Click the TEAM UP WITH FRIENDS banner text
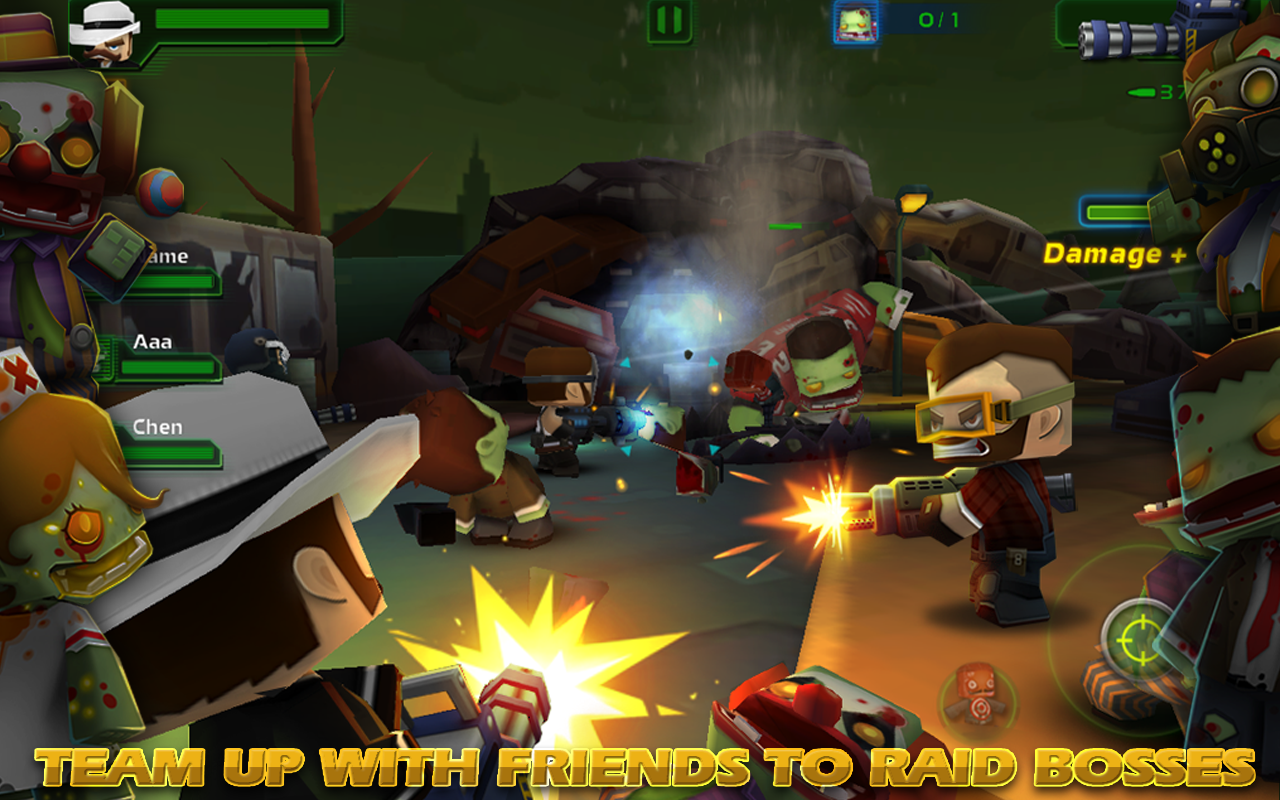 click(x=640, y=770)
